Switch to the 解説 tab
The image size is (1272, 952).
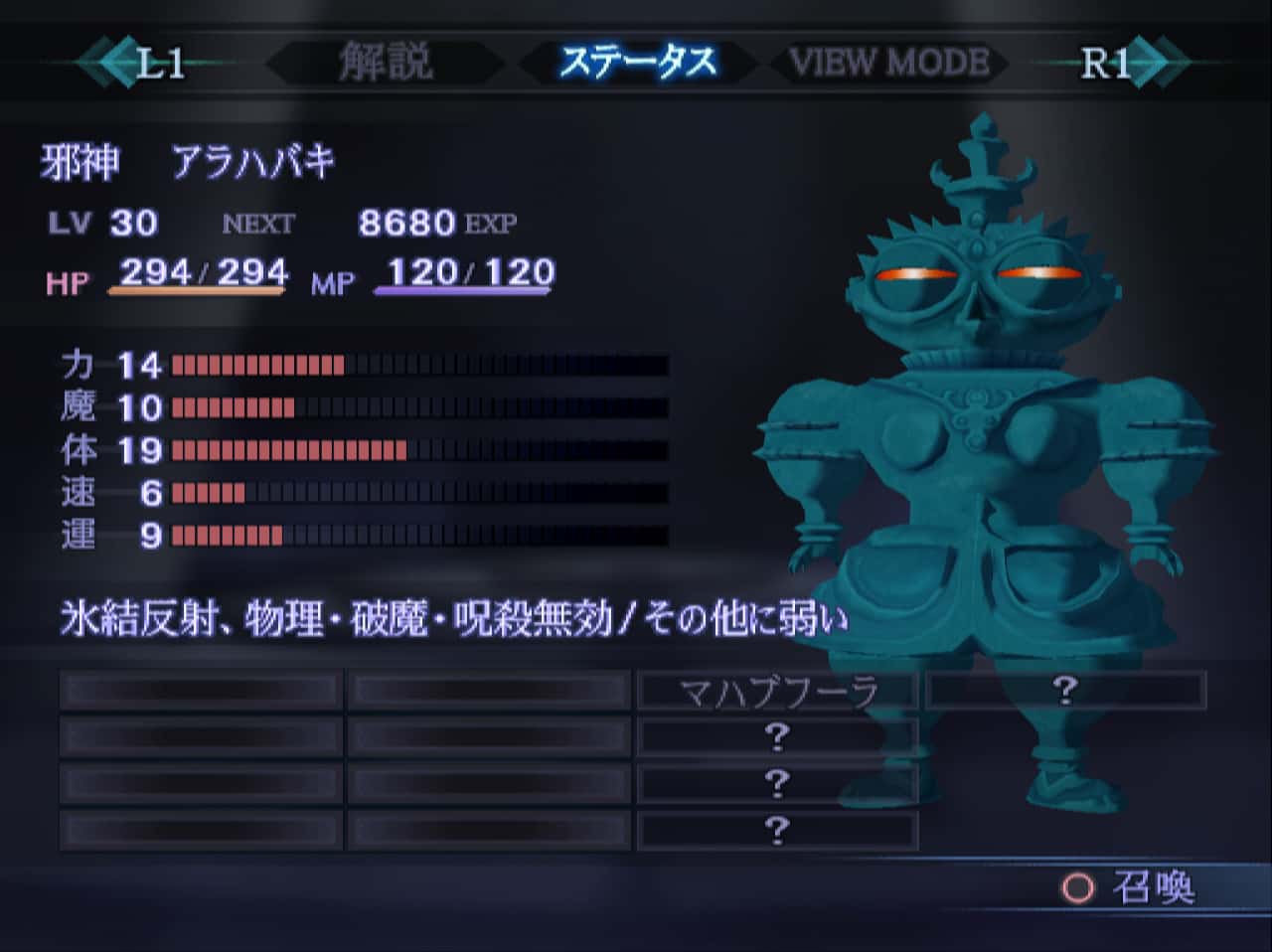click(x=386, y=63)
